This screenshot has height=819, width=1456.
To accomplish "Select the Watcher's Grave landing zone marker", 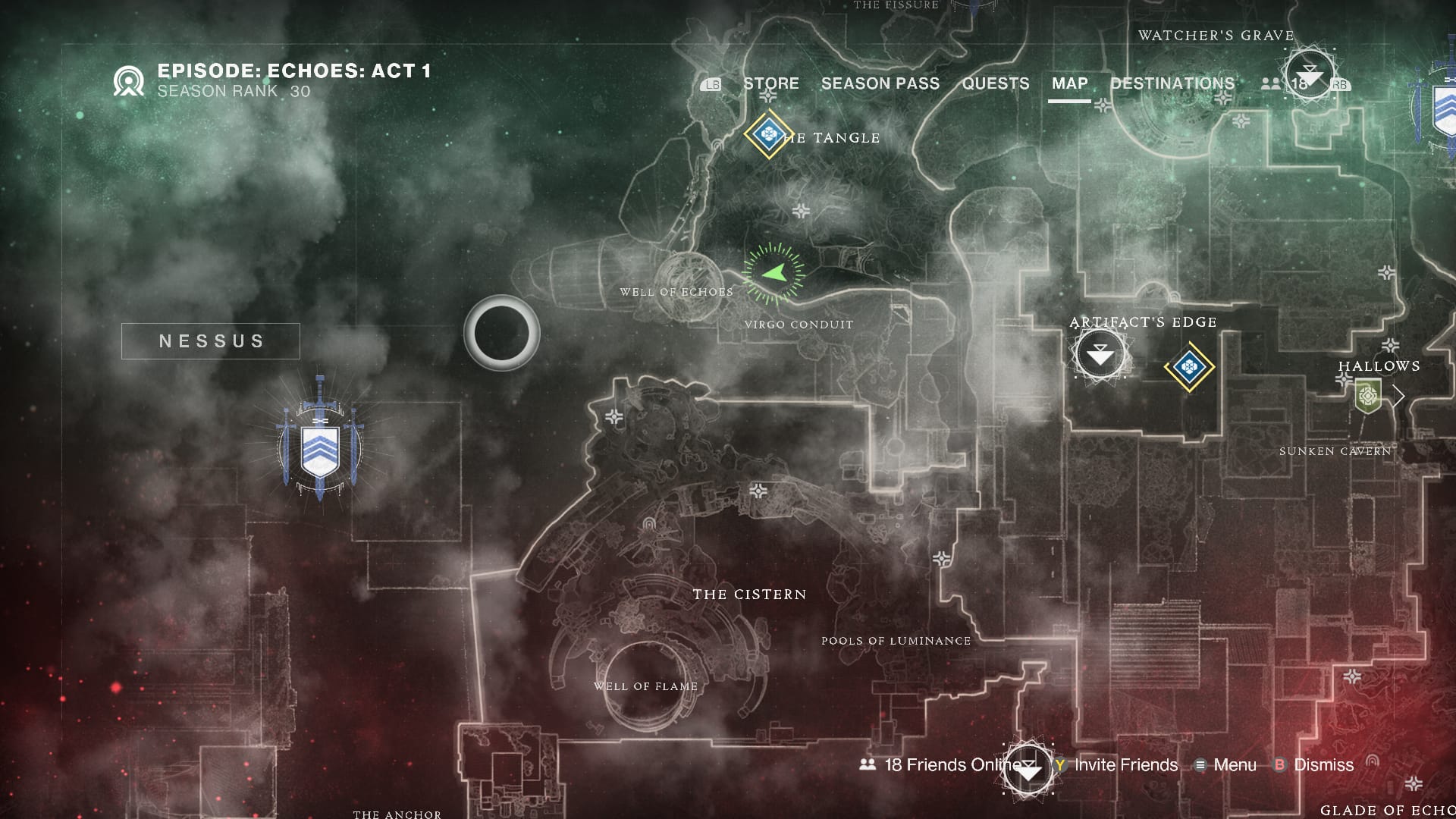I will 1310,74.
